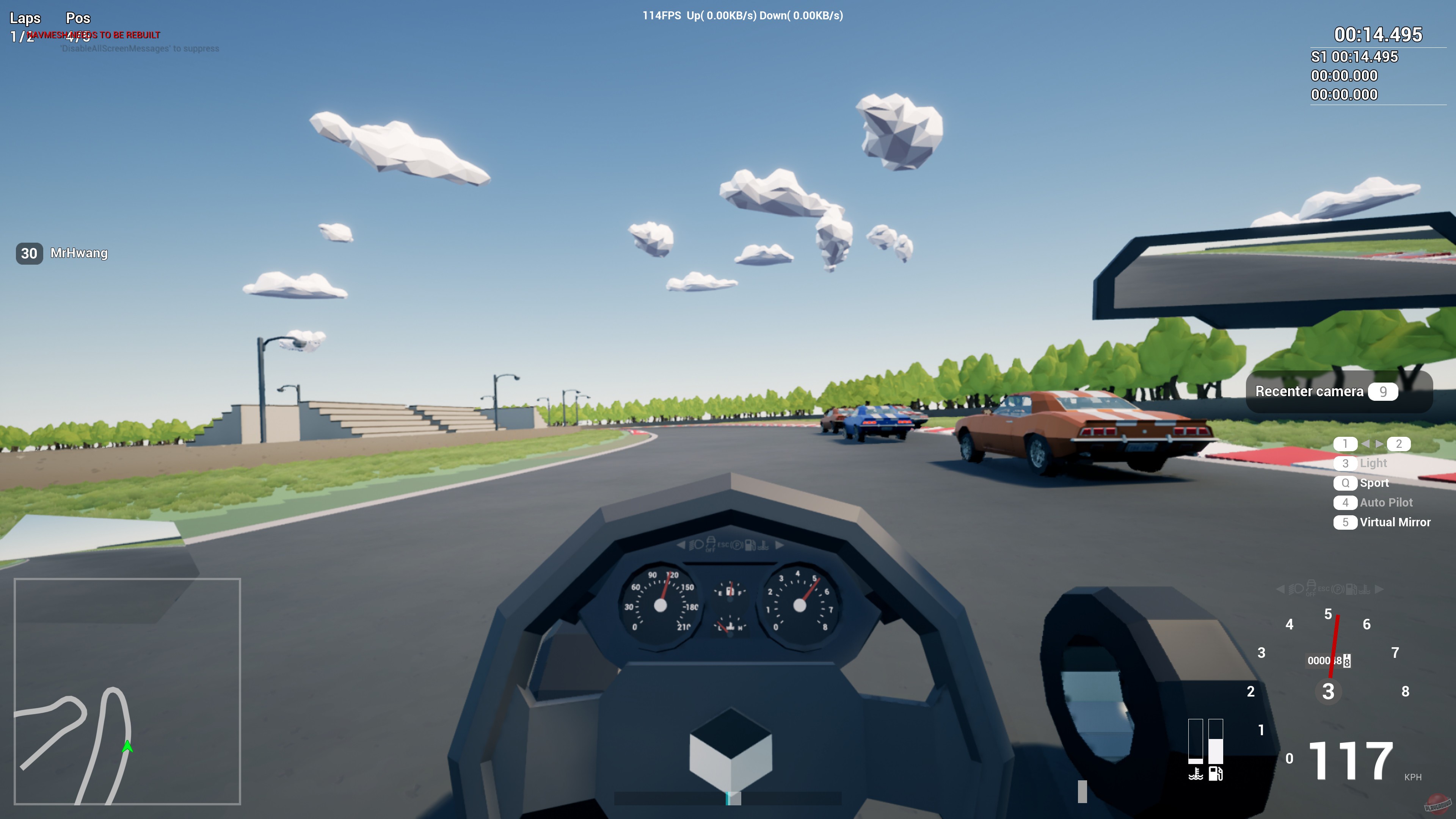Viewport: 1456px width, 819px height.
Task: Click the right arrow to switch camera preset
Action: tap(1379, 444)
